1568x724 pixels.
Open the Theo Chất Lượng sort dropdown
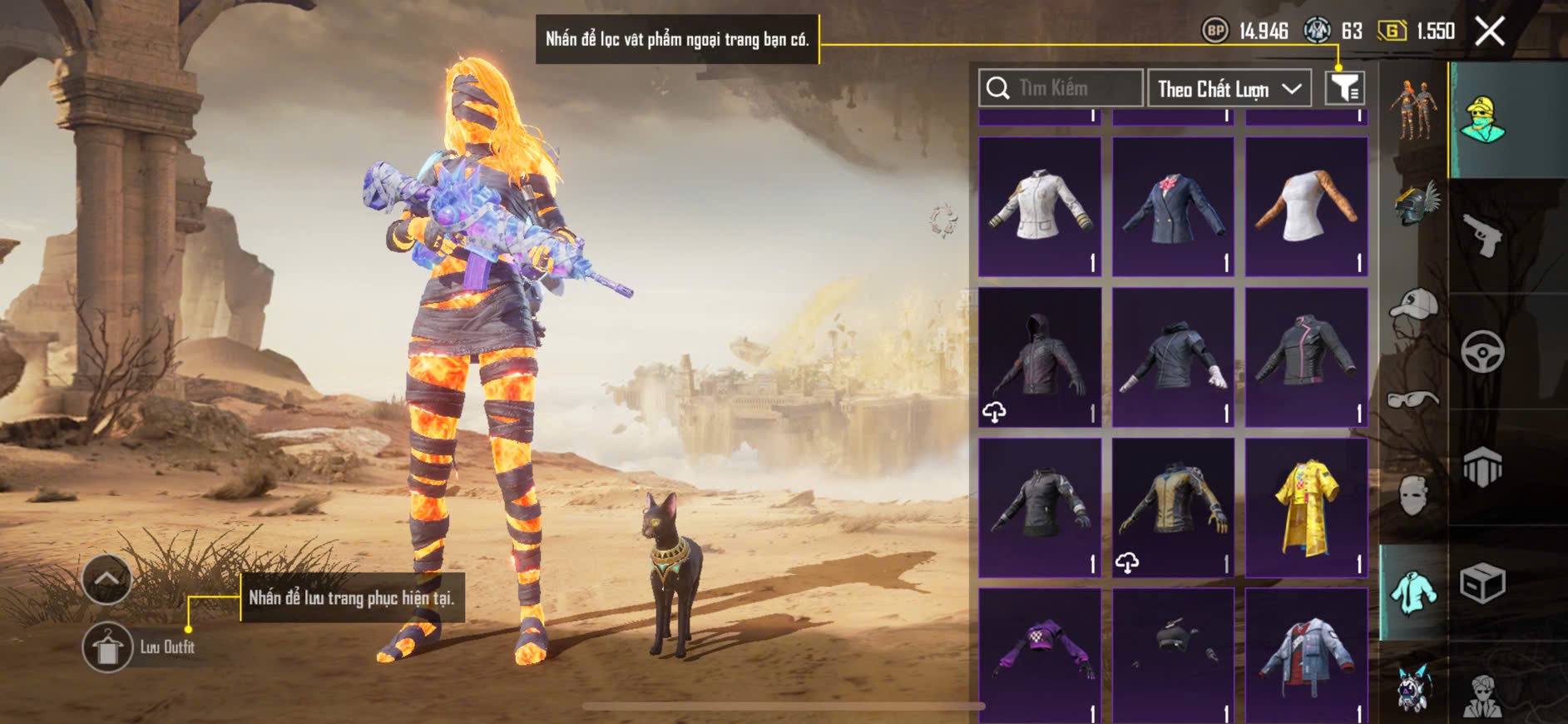click(x=1229, y=88)
